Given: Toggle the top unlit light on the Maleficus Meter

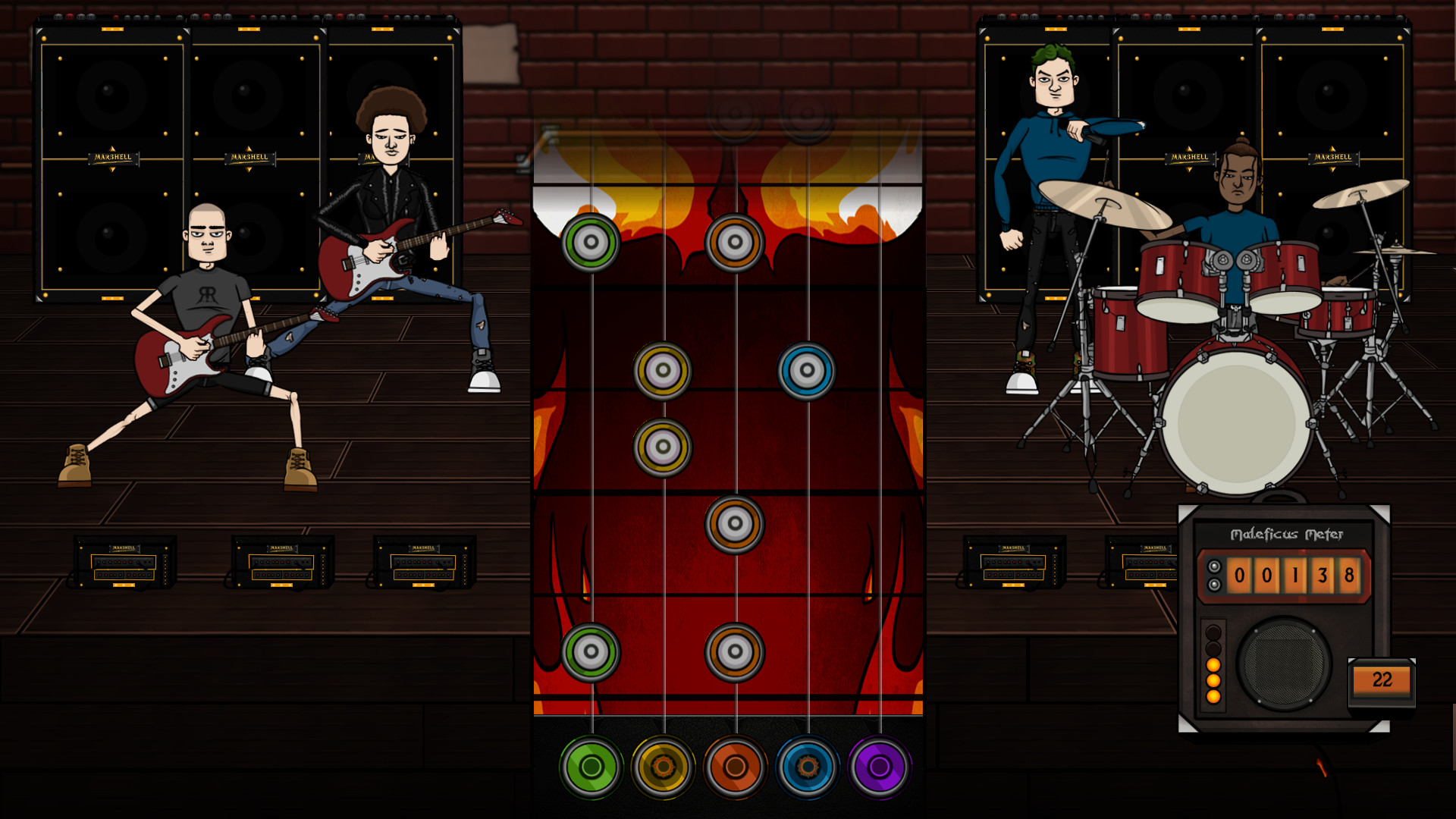Looking at the screenshot, I should tap(1214, 631).
